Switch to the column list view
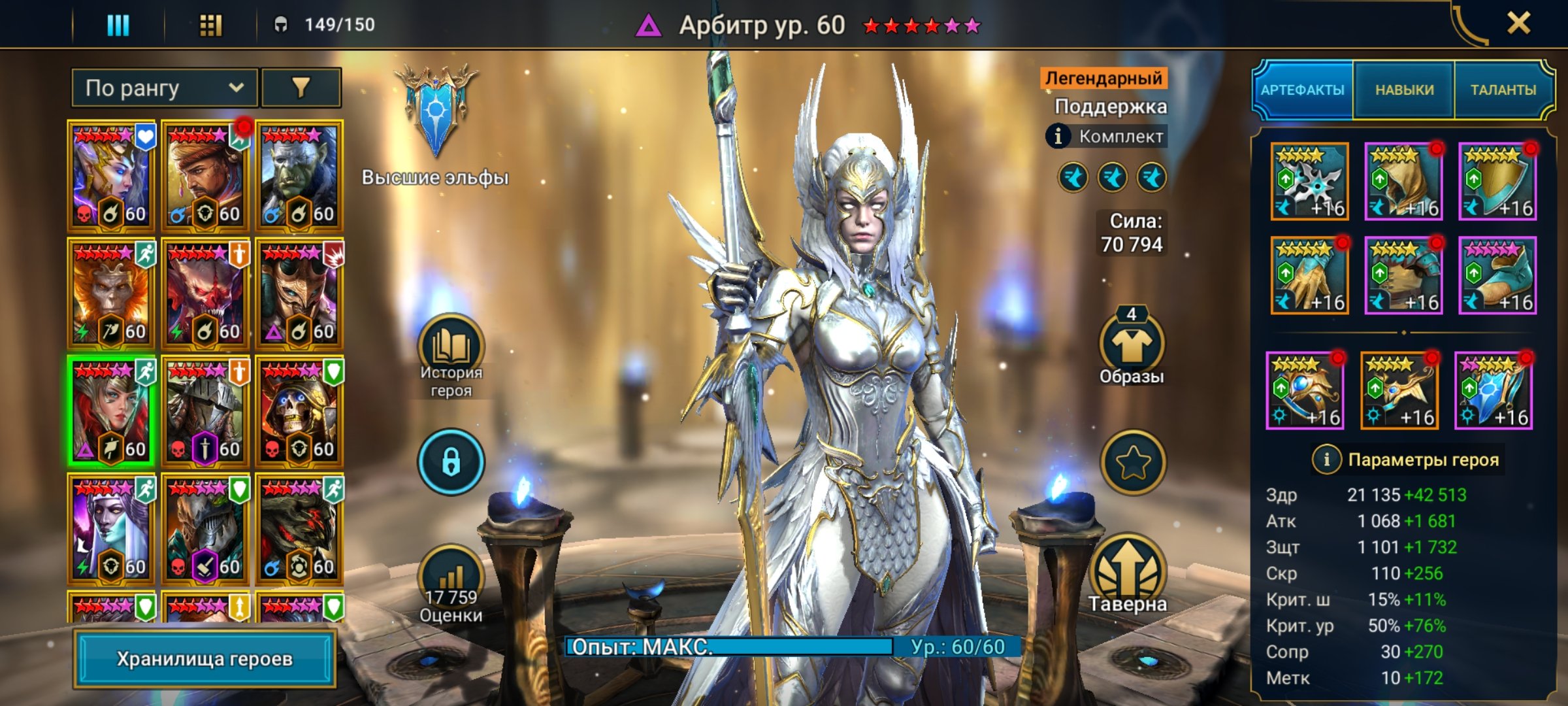This screenshot has width=1568, height=706. point(118,25)
